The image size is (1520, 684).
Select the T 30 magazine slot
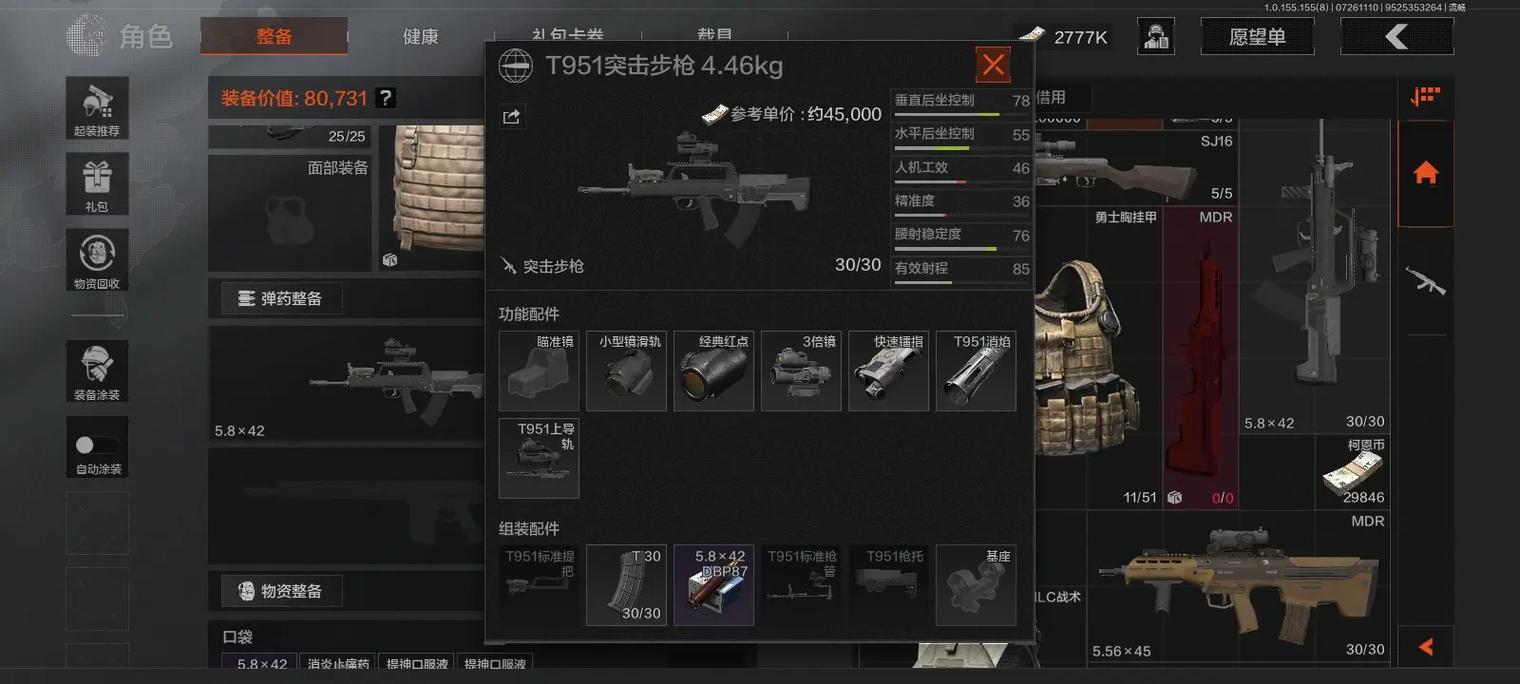626,585
